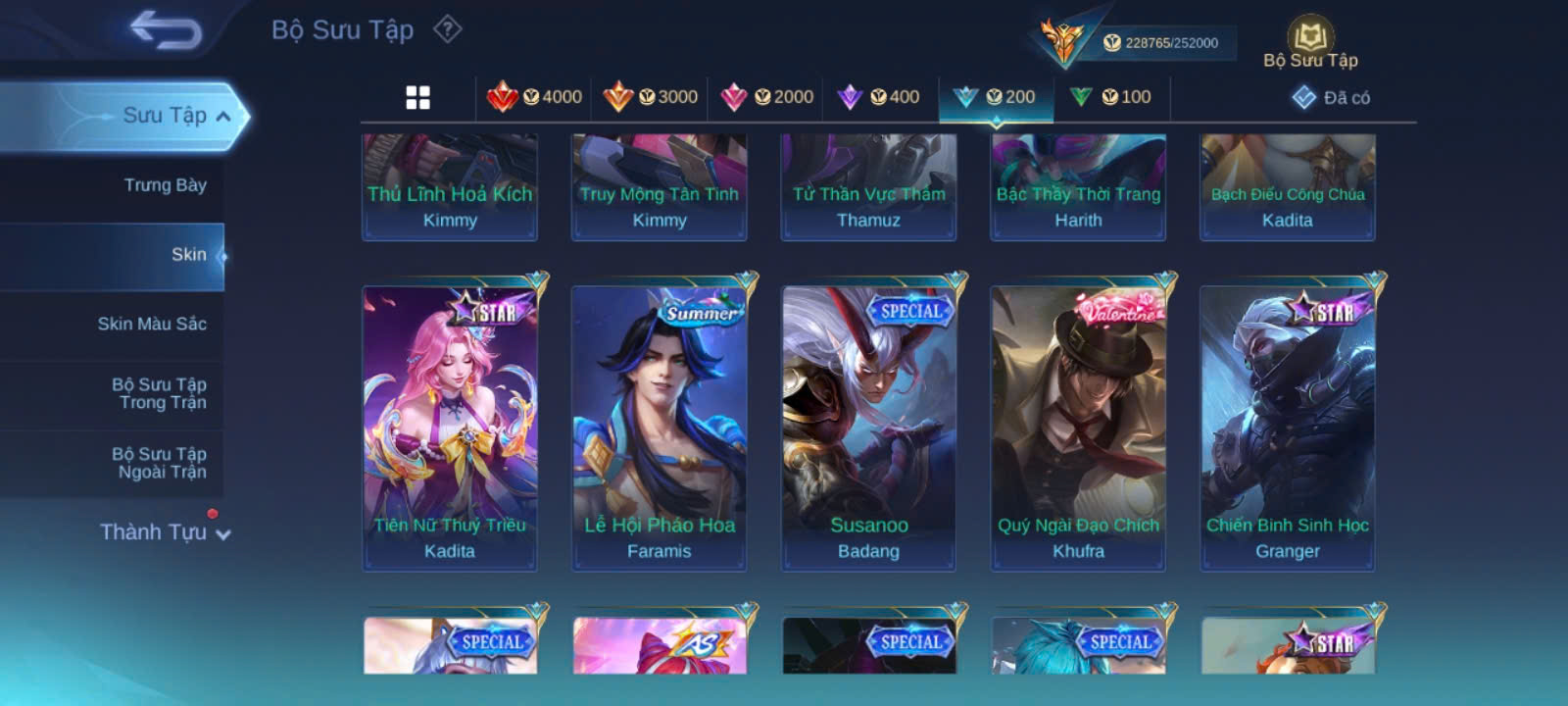Open Bộ Sưu Tập Ngoài Trận

(159, 463)
